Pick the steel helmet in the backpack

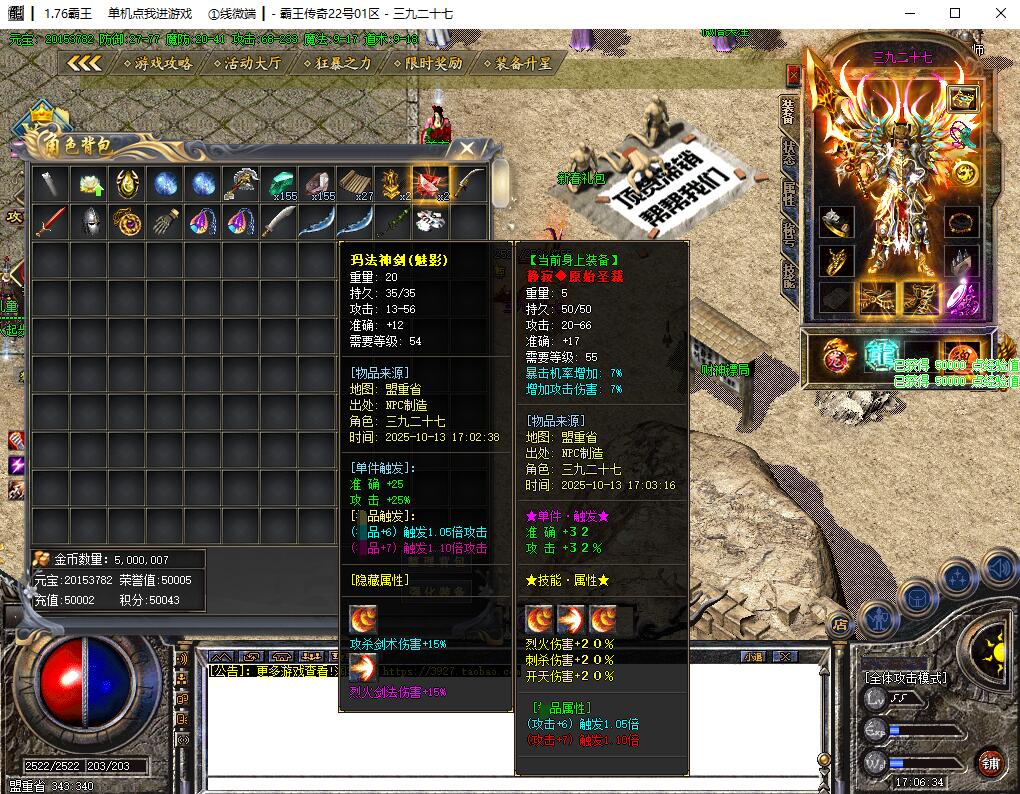point(89,222)
